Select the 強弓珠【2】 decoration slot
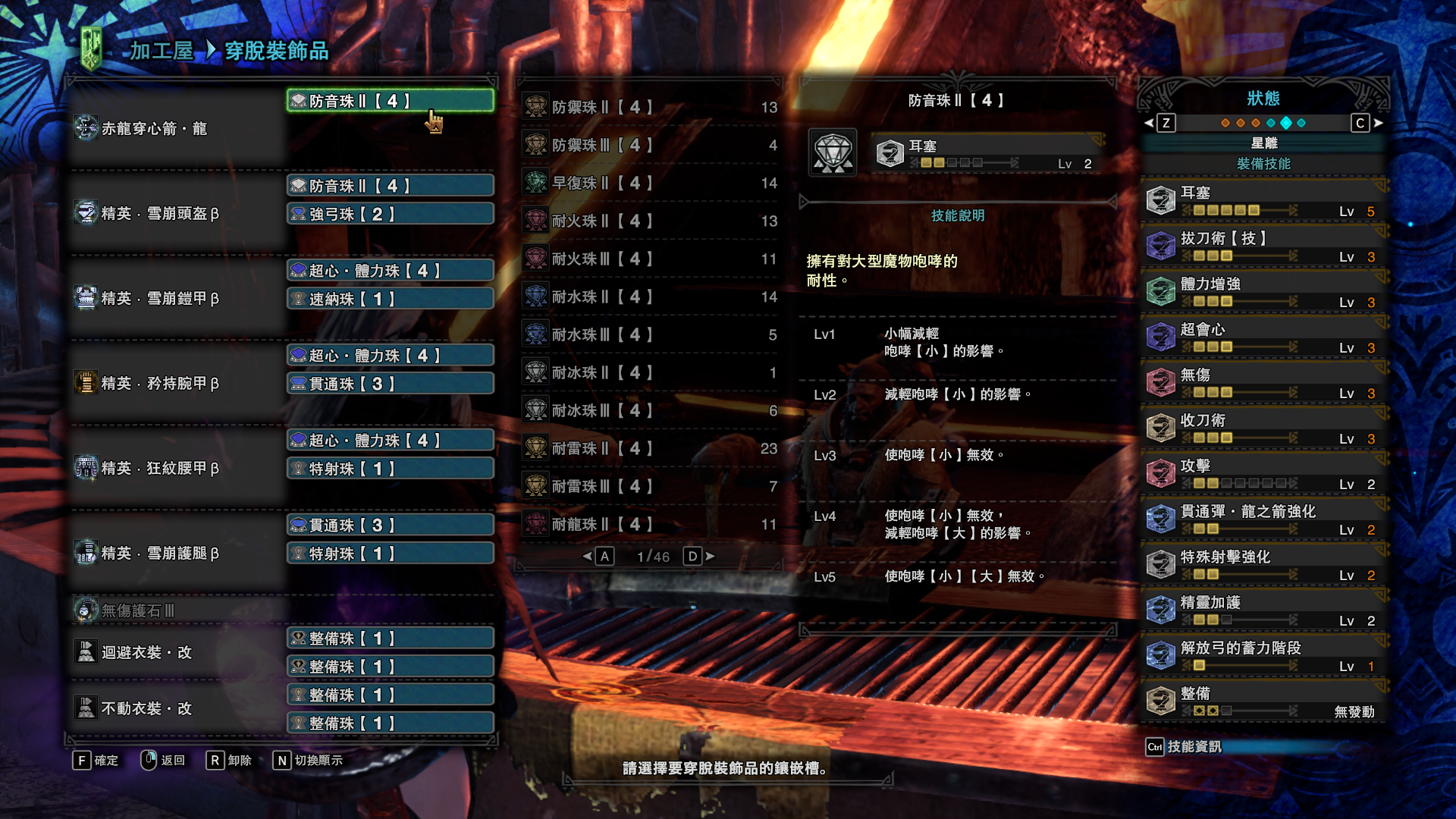1456x819 pixels. point(390,215)
